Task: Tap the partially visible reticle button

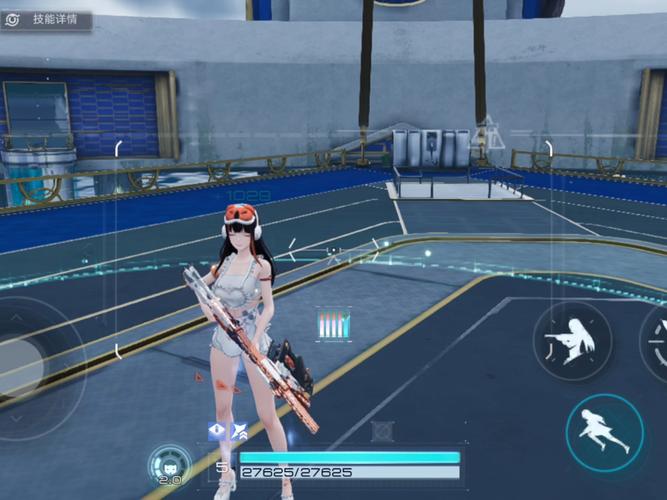Action: pyautogui.click(x=656, y=343)
